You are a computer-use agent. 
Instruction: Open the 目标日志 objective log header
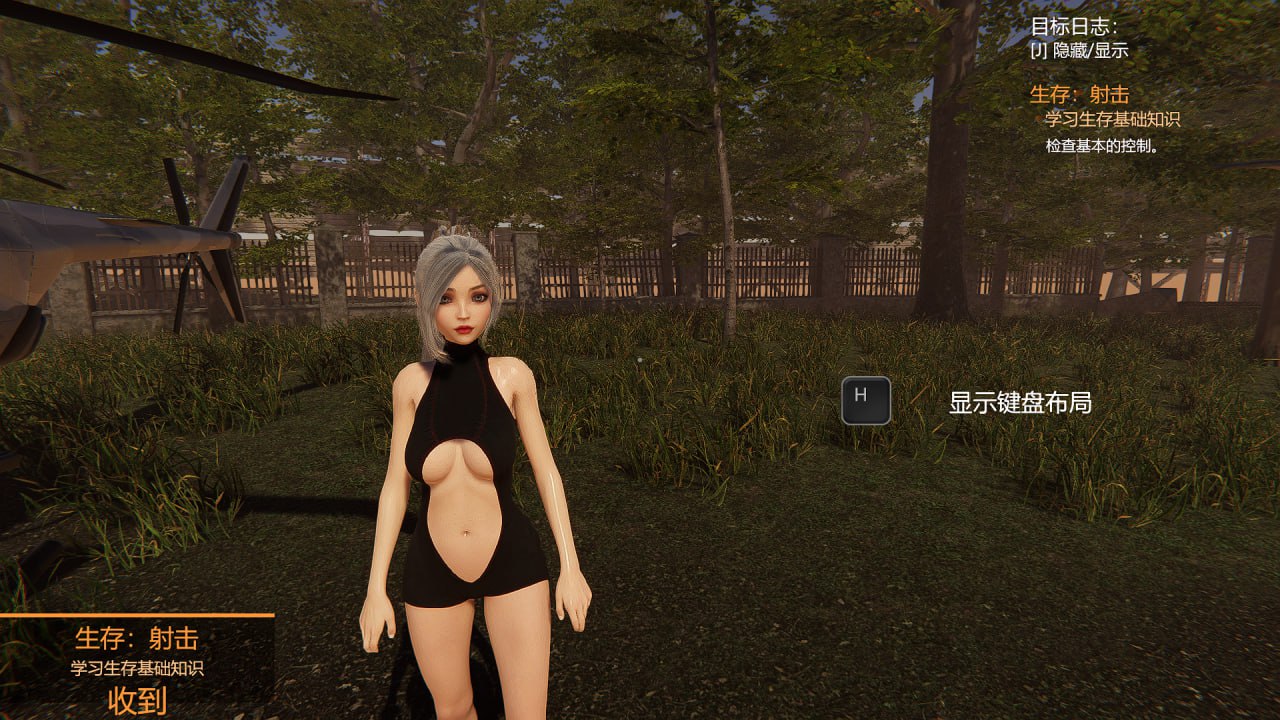[x=1074, y=28]
